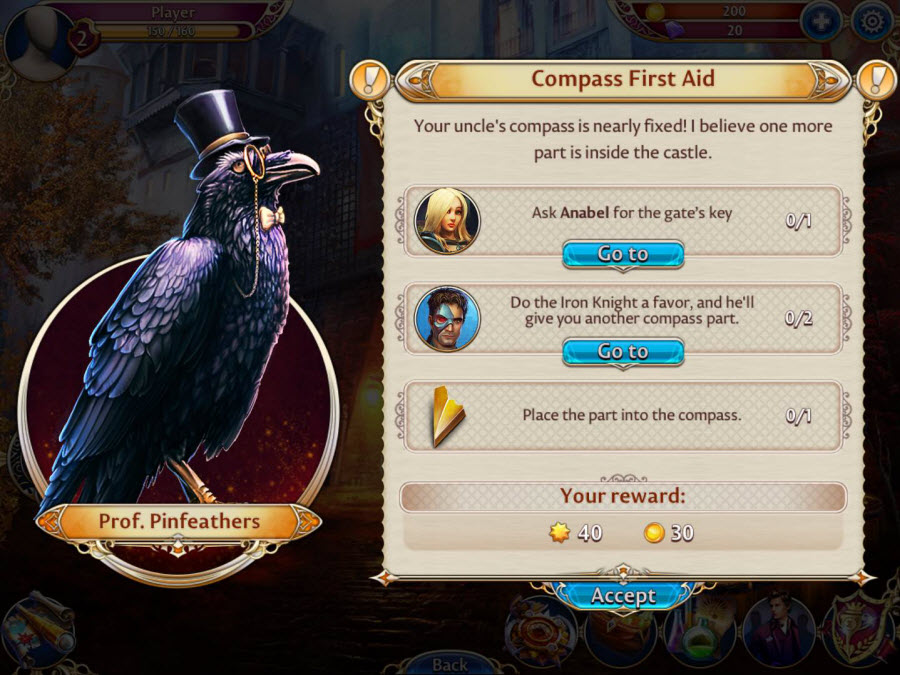The height and width of the screenshot is (675, 900).
Task: Select Anabel's portrait in the quest list
Action: point(447,221)
